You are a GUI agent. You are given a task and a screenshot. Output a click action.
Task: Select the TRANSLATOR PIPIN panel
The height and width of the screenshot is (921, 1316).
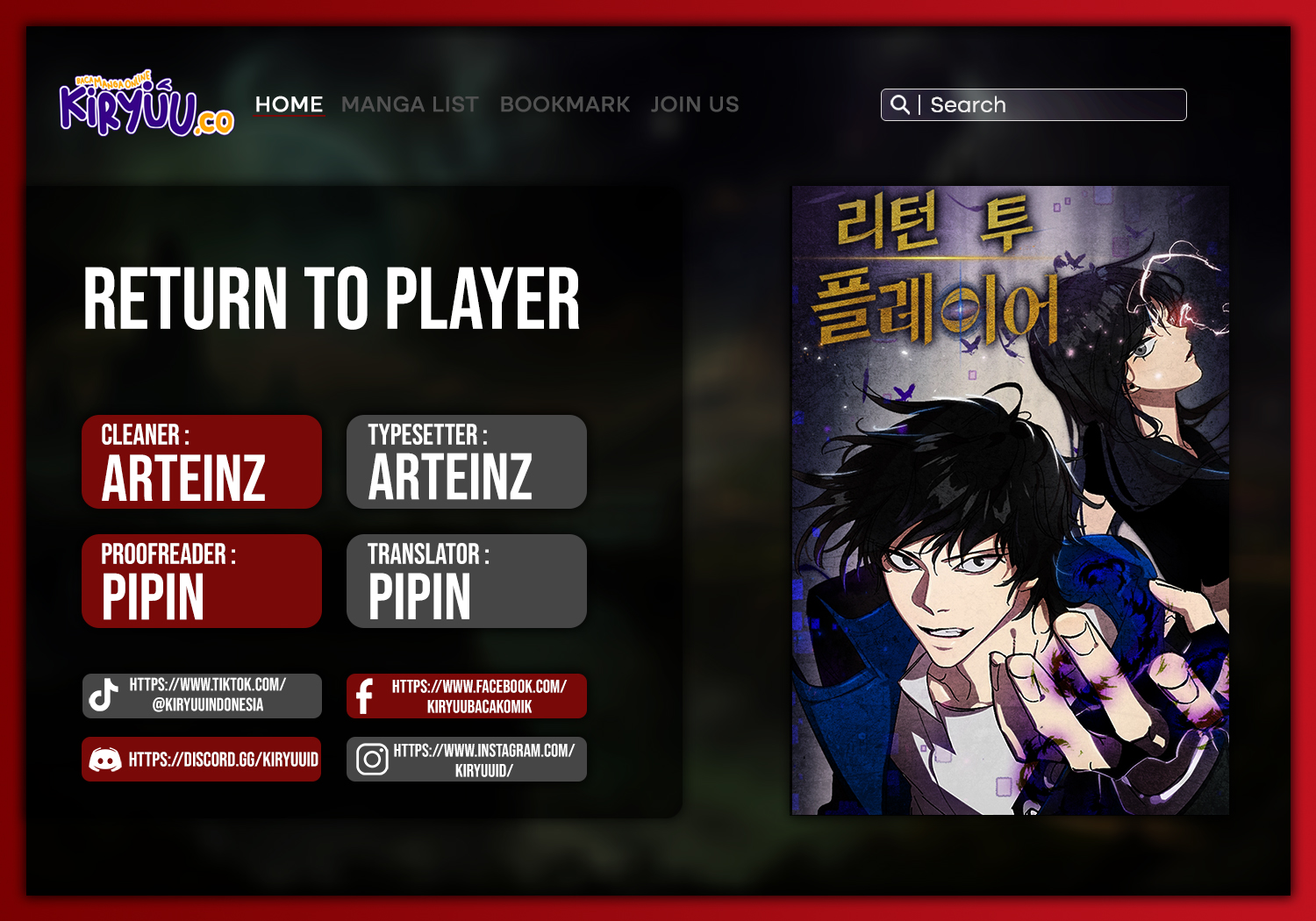tap(466, 581)
